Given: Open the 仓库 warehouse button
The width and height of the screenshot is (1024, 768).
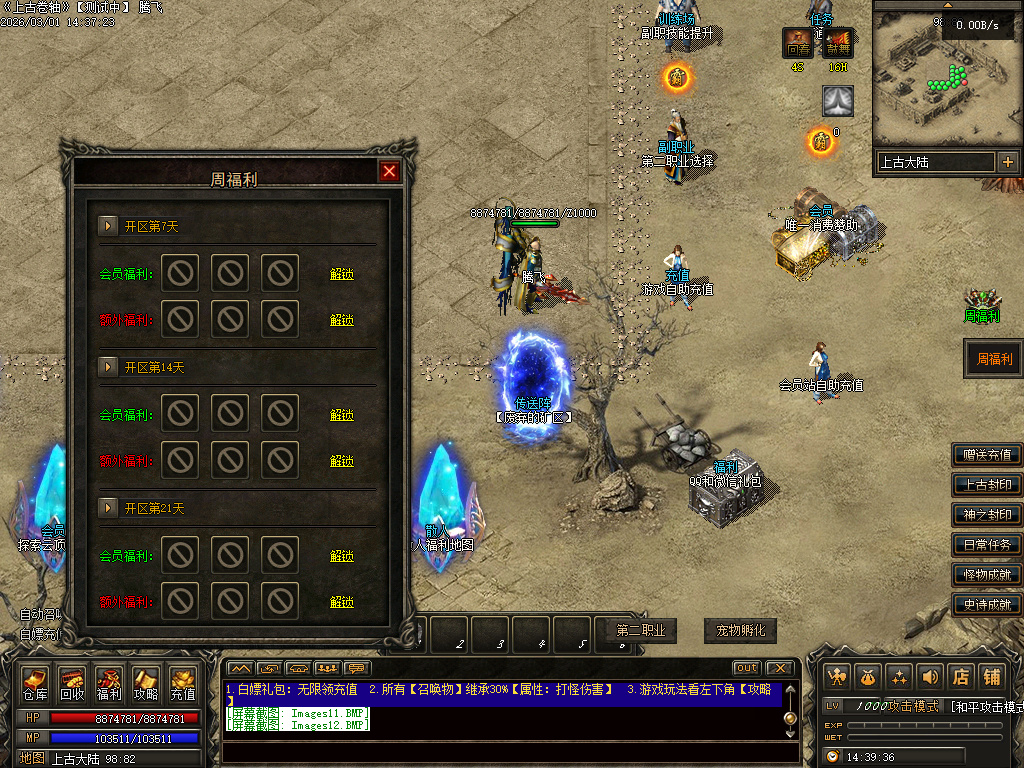Looking at the screenshot, I should [x=36, y=684].
